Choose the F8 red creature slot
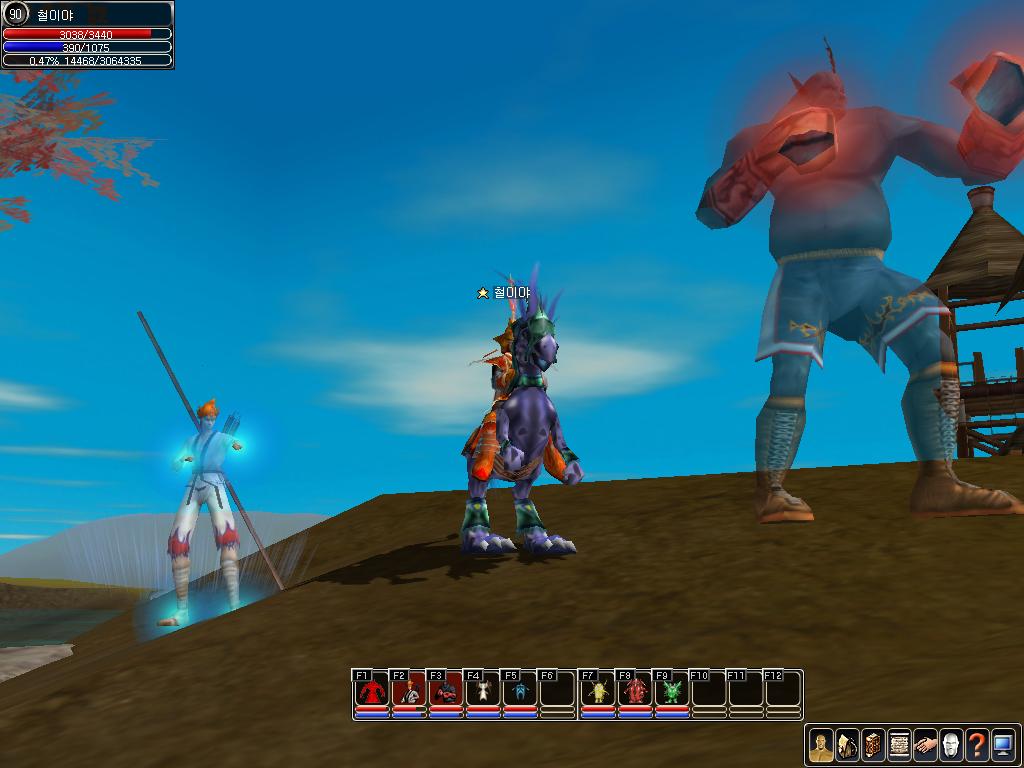The width and height of the screenshot is (1024, 768). [x=635, y=690]
